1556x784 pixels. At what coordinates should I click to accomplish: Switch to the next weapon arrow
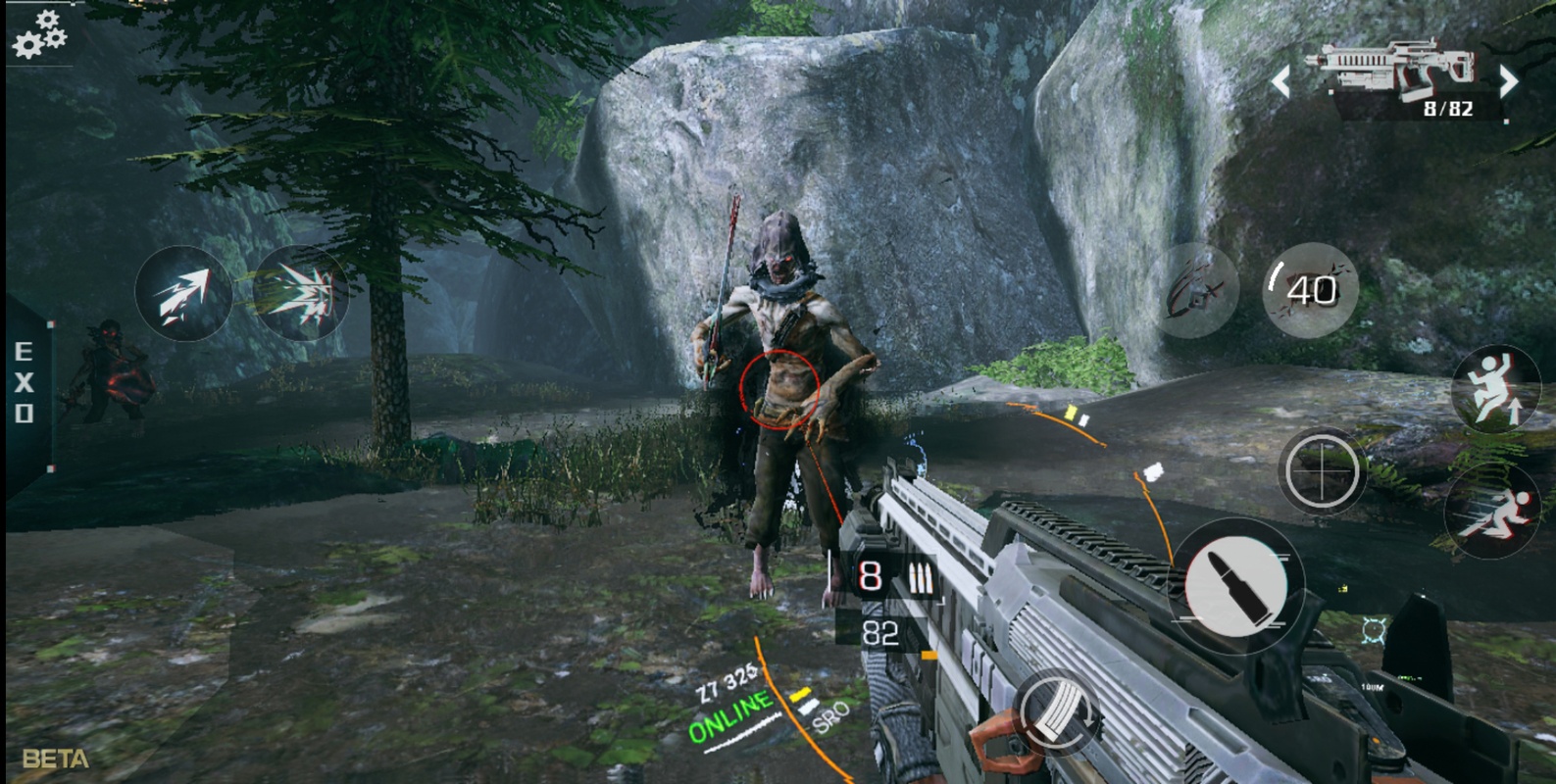[x=1509, y=82]
